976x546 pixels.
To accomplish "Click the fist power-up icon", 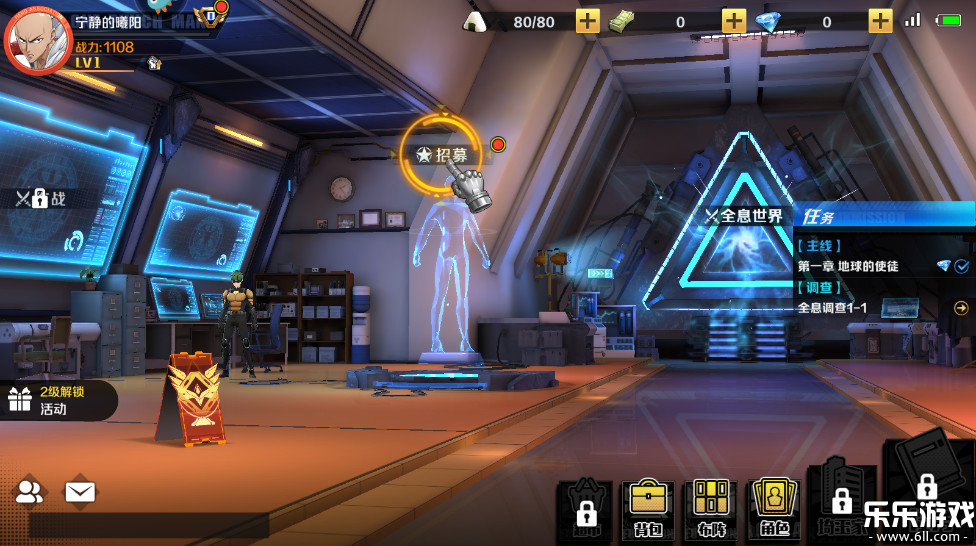I will point(154,63).
